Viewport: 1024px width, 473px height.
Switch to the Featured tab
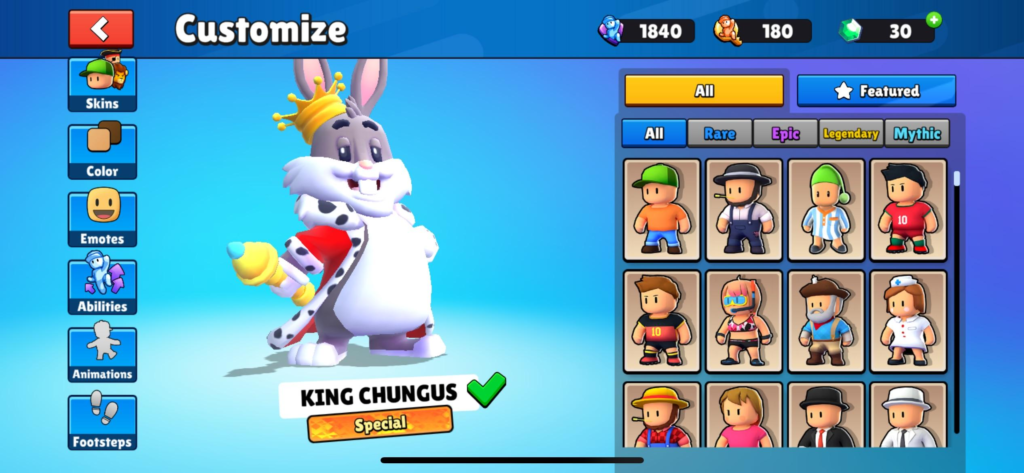[x=876, y=91]
